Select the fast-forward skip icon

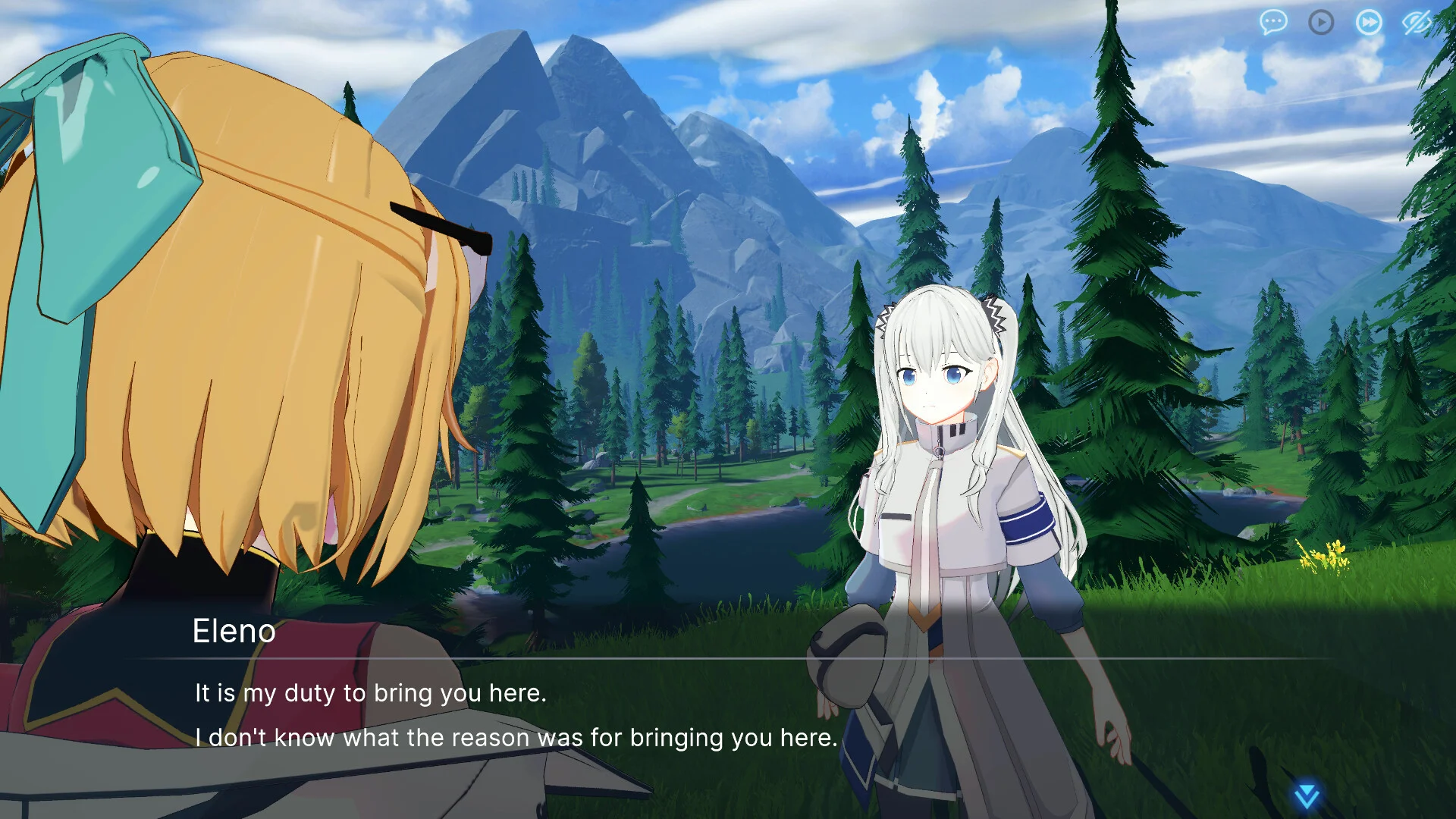[x=1368, y=22]
